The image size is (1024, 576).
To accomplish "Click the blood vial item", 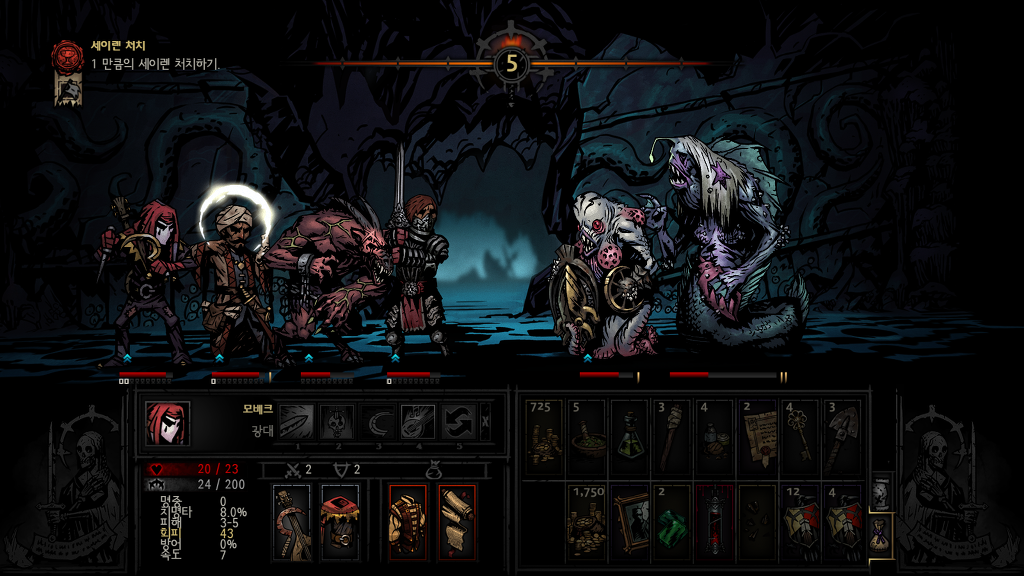I will point(714,520).
